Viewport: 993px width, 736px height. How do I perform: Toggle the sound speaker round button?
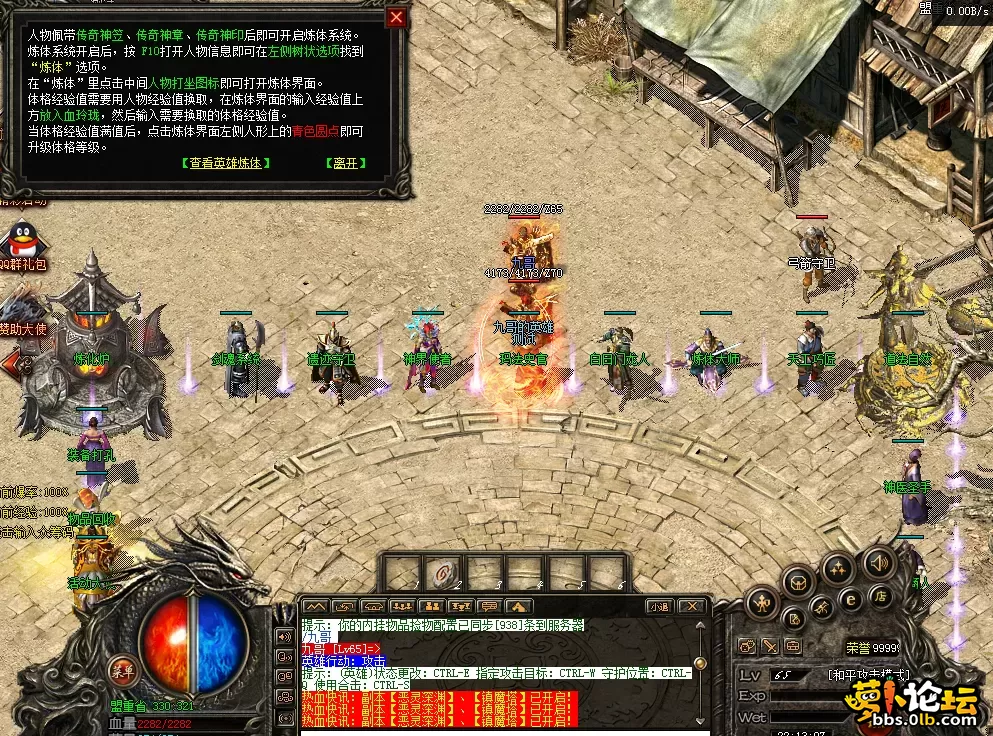[x=878, y=561]
